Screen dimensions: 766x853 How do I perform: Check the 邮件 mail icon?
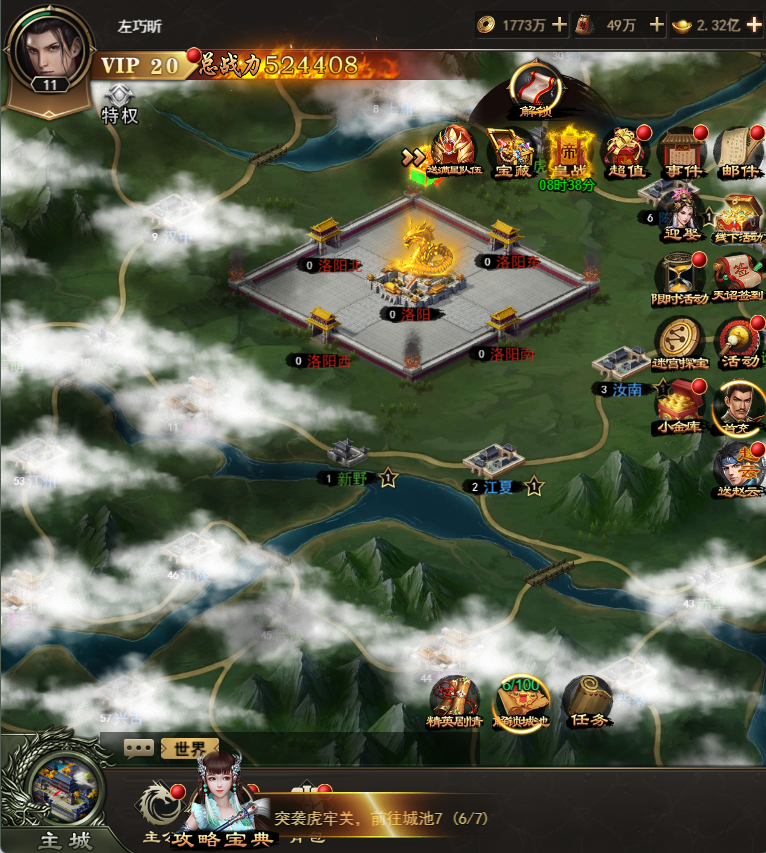point(738,152)
